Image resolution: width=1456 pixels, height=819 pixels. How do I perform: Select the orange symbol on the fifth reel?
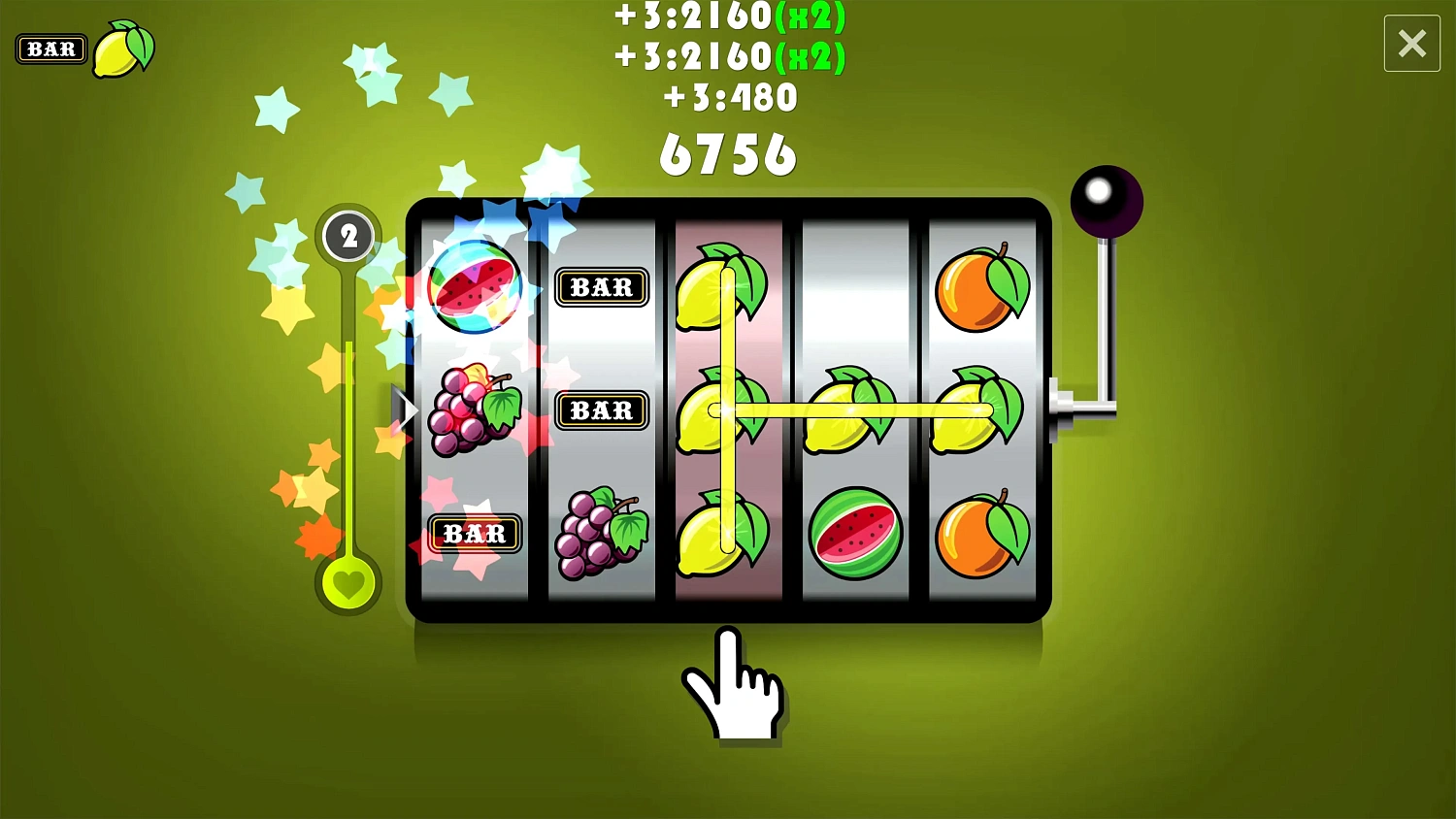coord(982,286)
